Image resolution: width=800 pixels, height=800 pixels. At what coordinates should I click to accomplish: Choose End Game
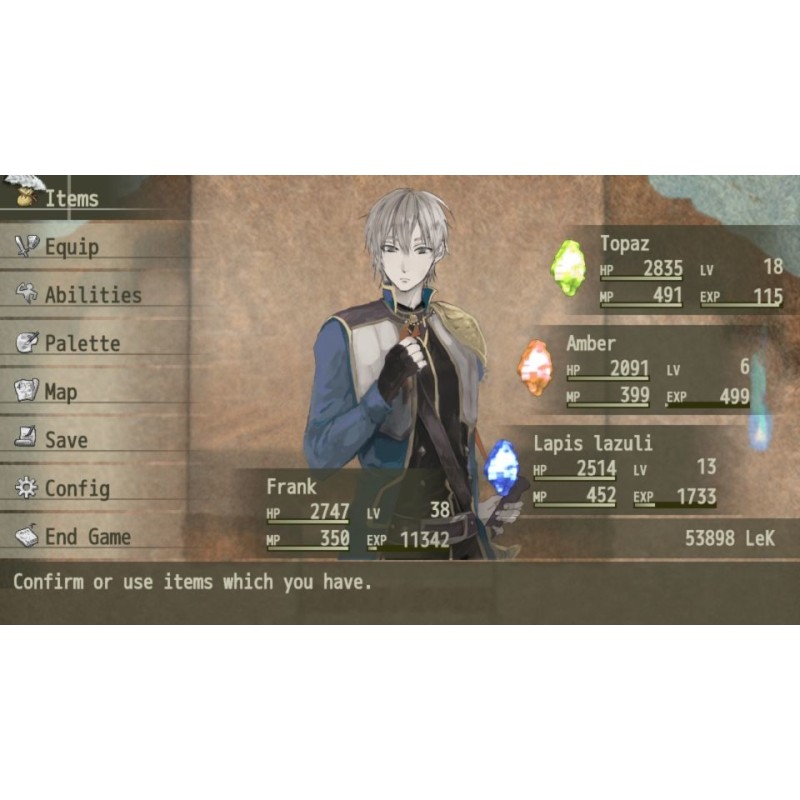click(x=86, y=537)
